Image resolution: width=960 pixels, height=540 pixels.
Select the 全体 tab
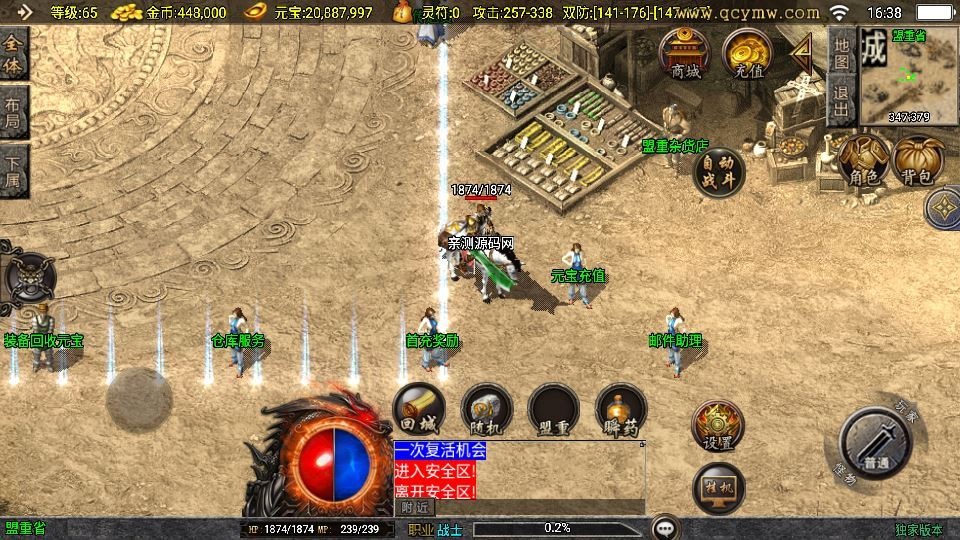14,53
